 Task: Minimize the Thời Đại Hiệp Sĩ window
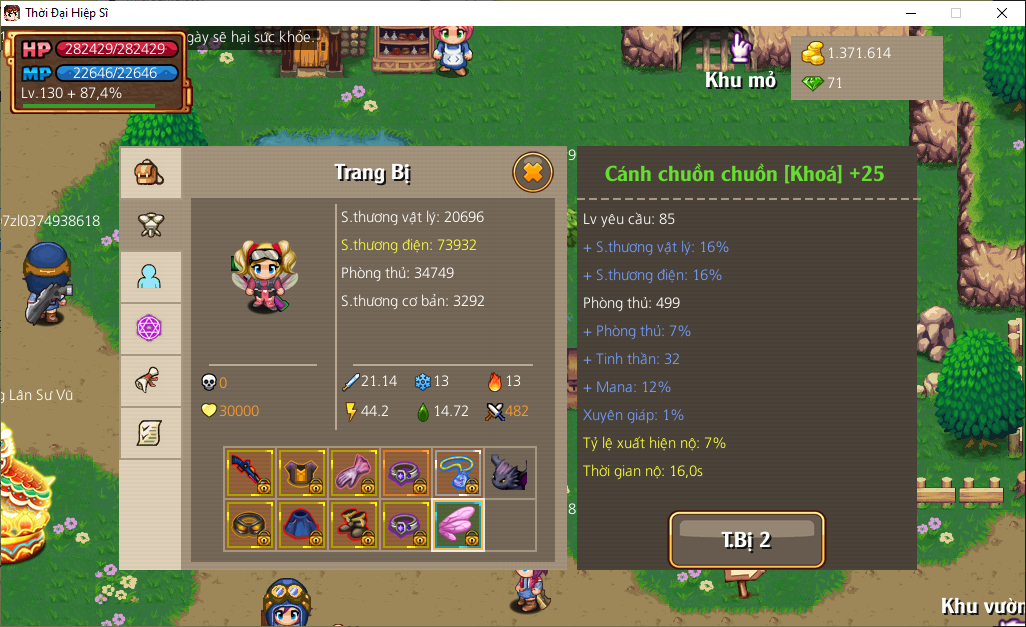(x=910, y=13)
